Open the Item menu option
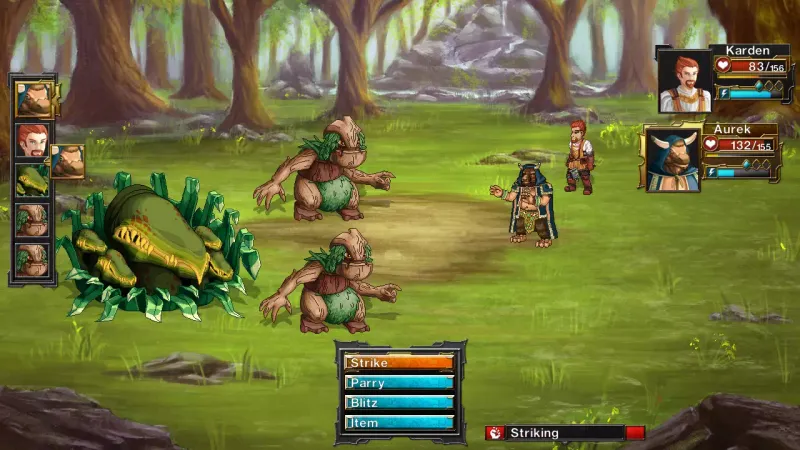Viewport: 800px width, 450px height. point(399,423)
